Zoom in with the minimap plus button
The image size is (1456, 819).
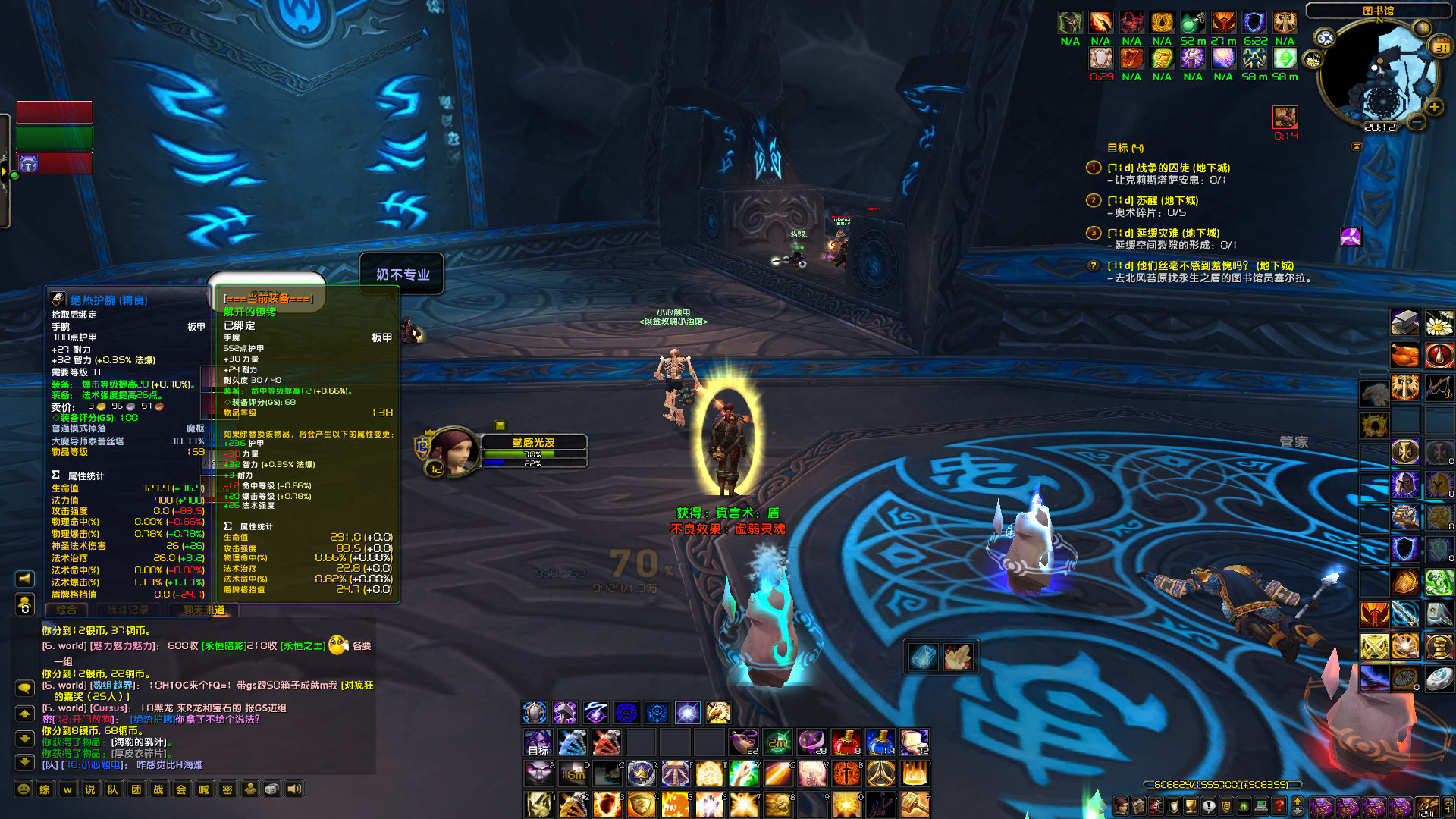click(x=1434, y=107)
